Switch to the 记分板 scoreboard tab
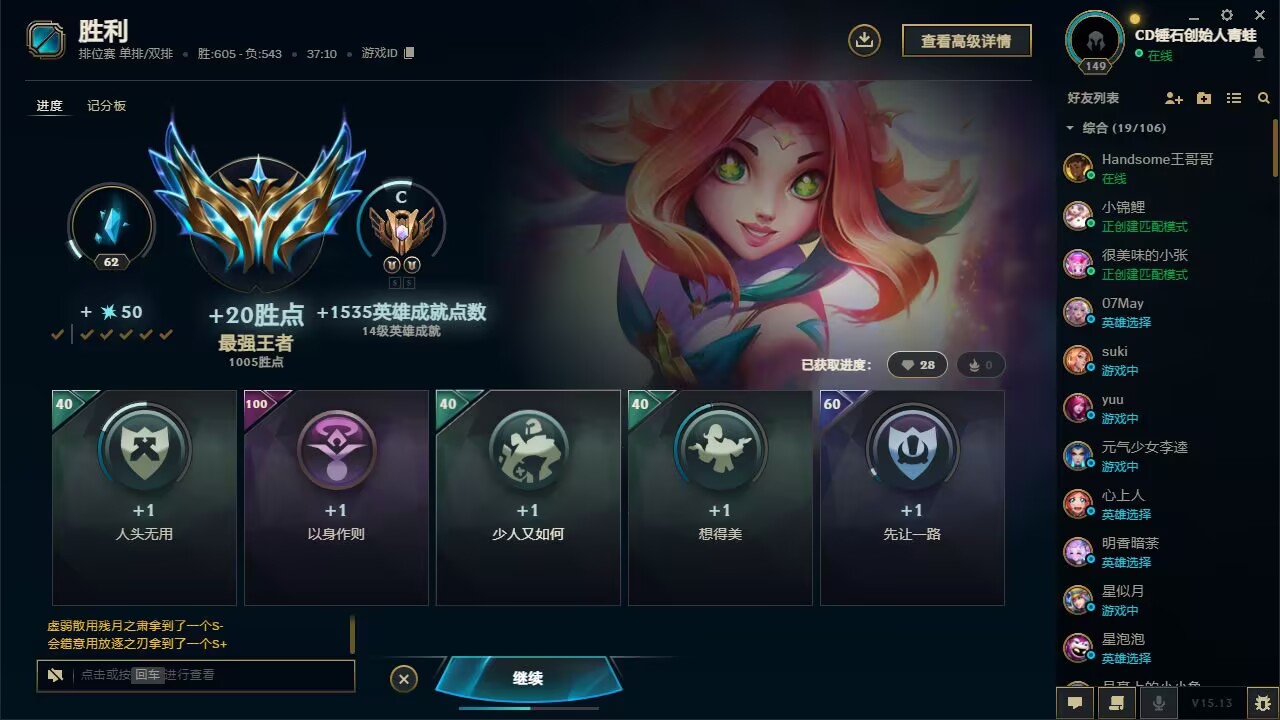Screen dimensions: 1280x720 [106, 106]
